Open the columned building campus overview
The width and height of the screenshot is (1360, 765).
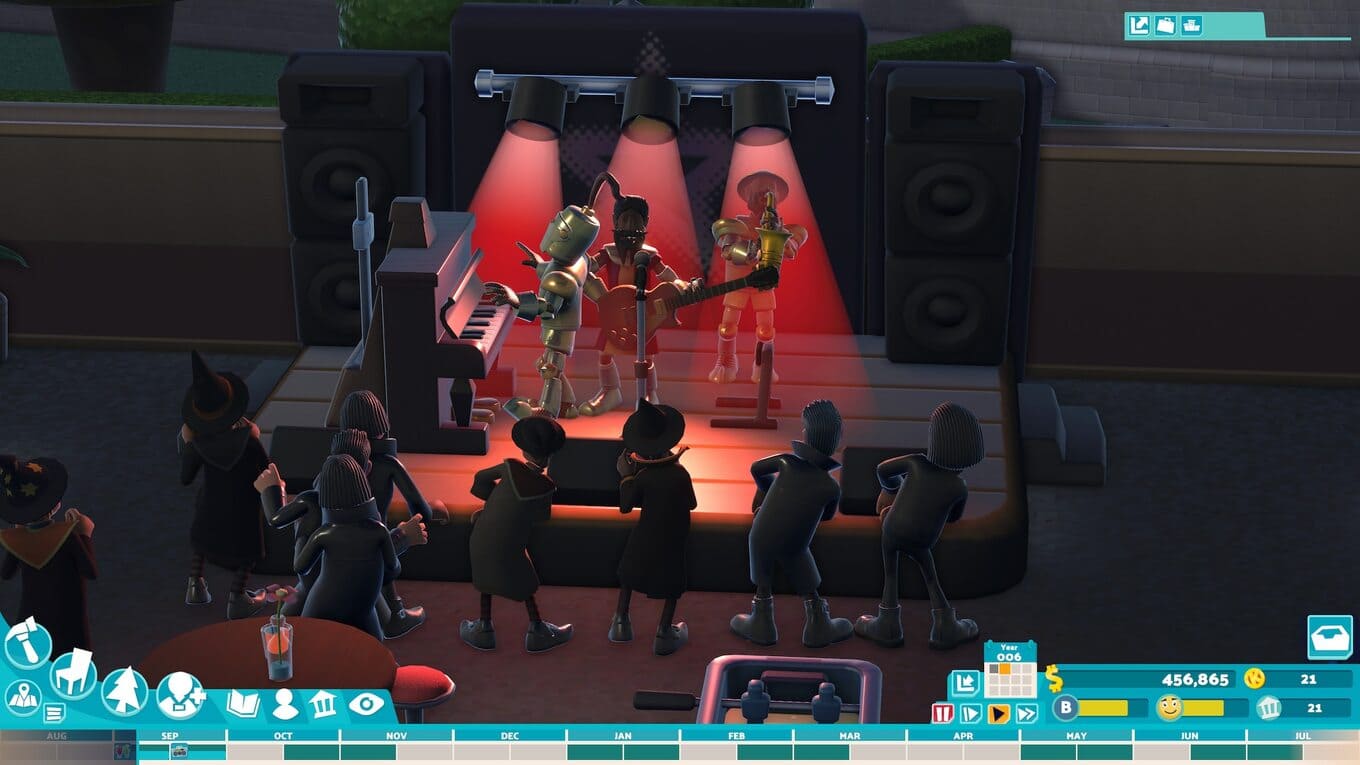(323, 704)
